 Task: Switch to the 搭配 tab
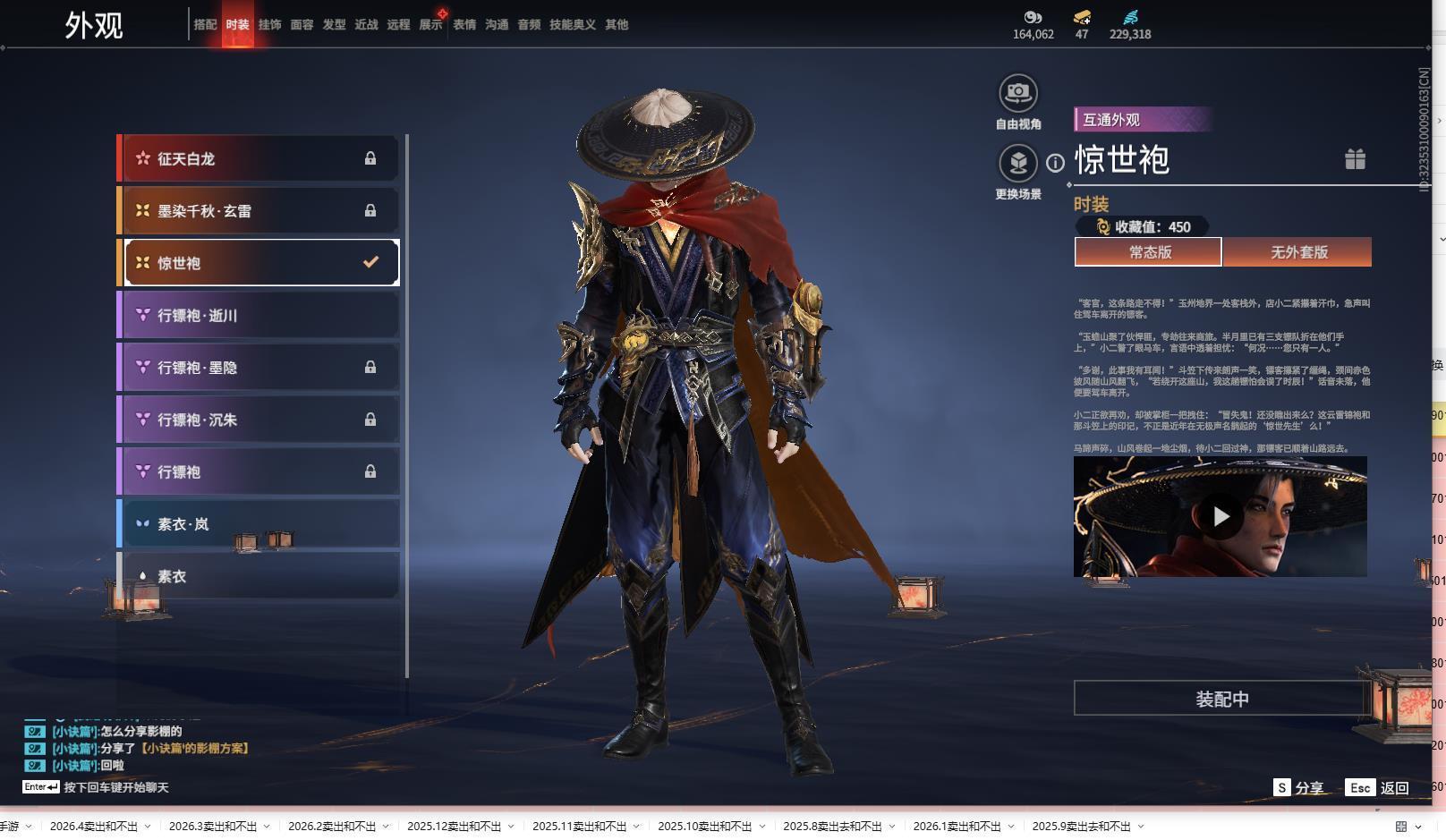(x=205, y=25)
